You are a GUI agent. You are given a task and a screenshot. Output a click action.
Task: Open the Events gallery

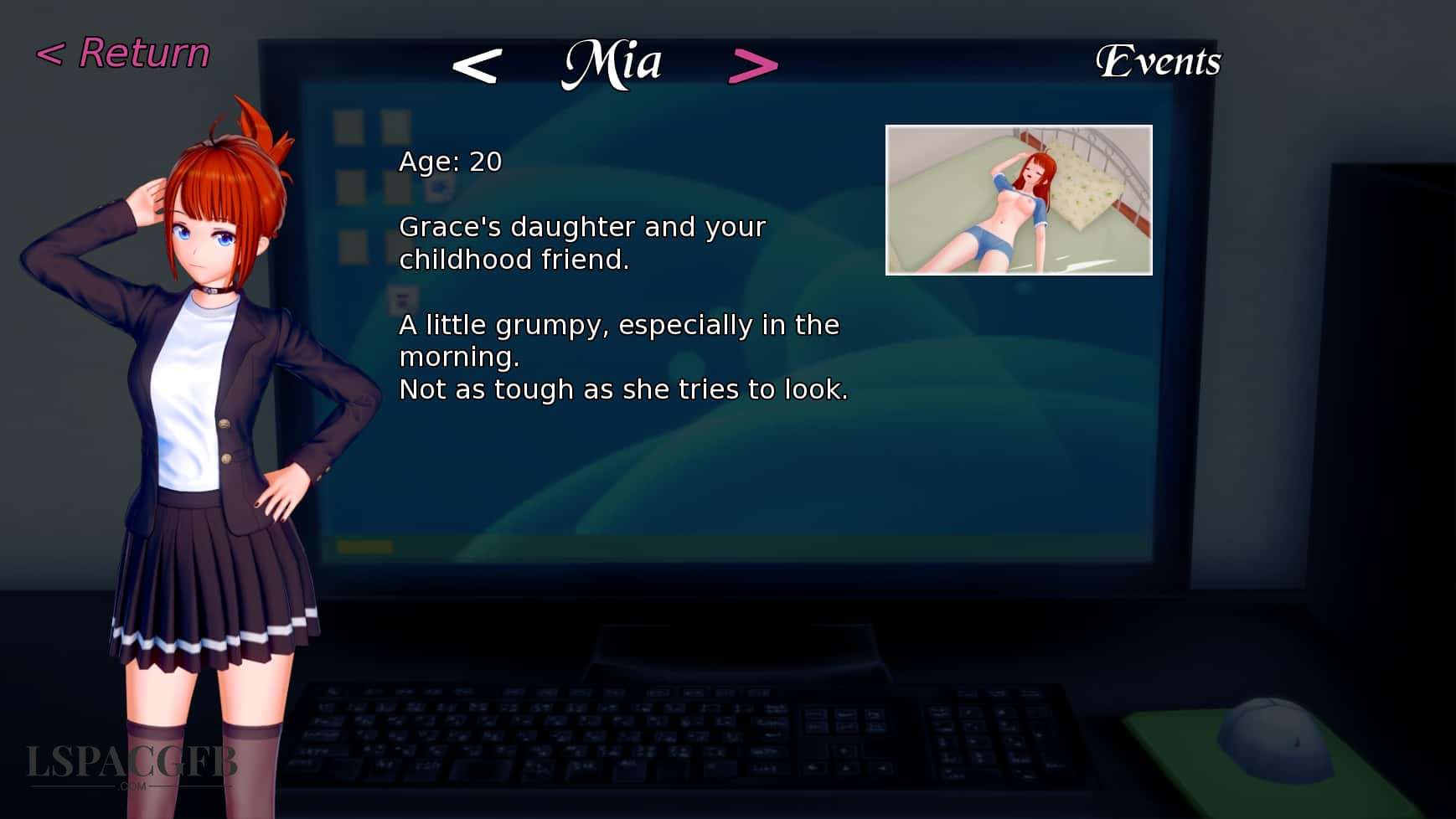(x=1160, y=60)
